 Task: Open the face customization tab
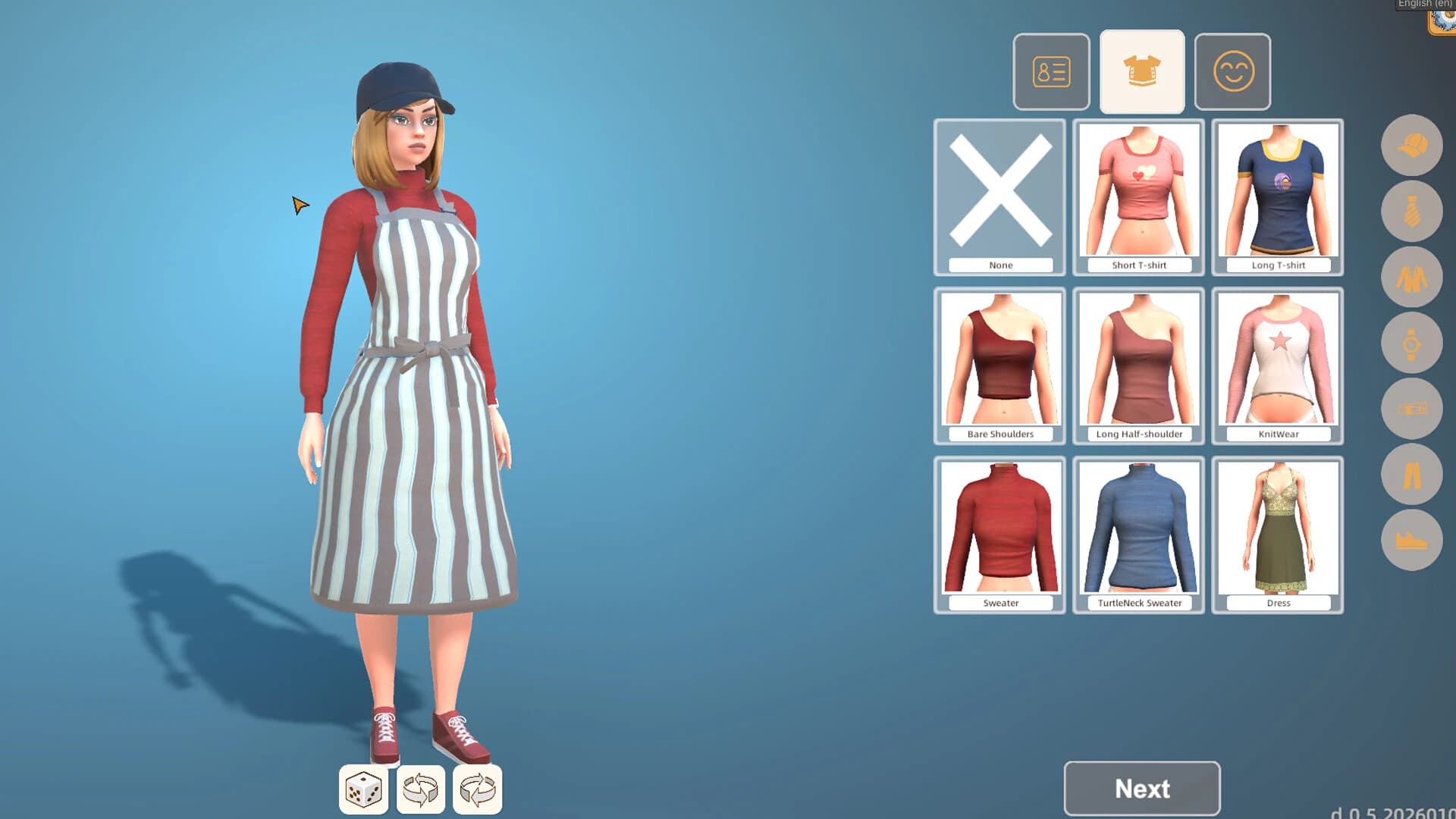1232,71
